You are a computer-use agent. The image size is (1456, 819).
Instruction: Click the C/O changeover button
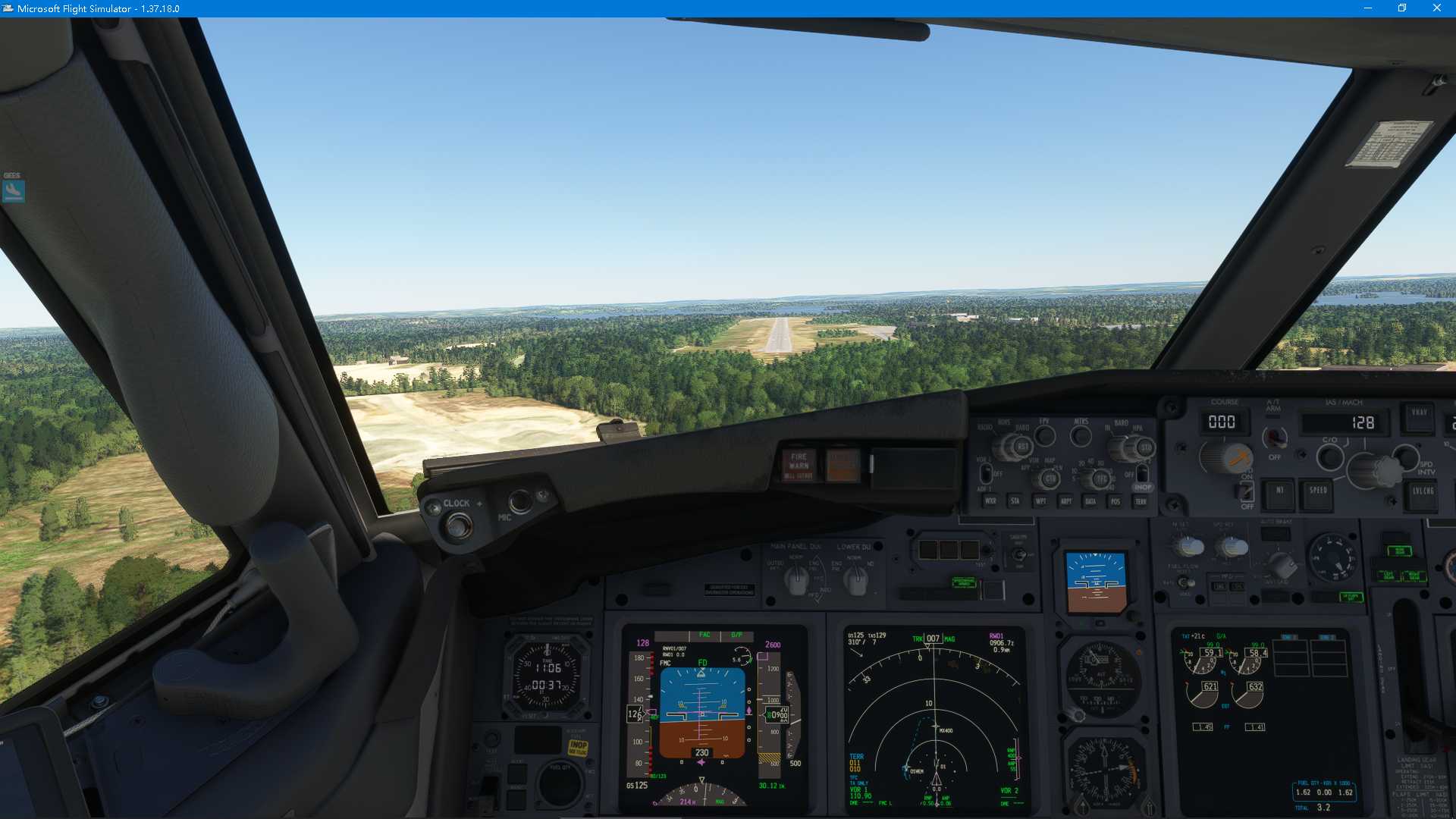tap(1329, 457)
